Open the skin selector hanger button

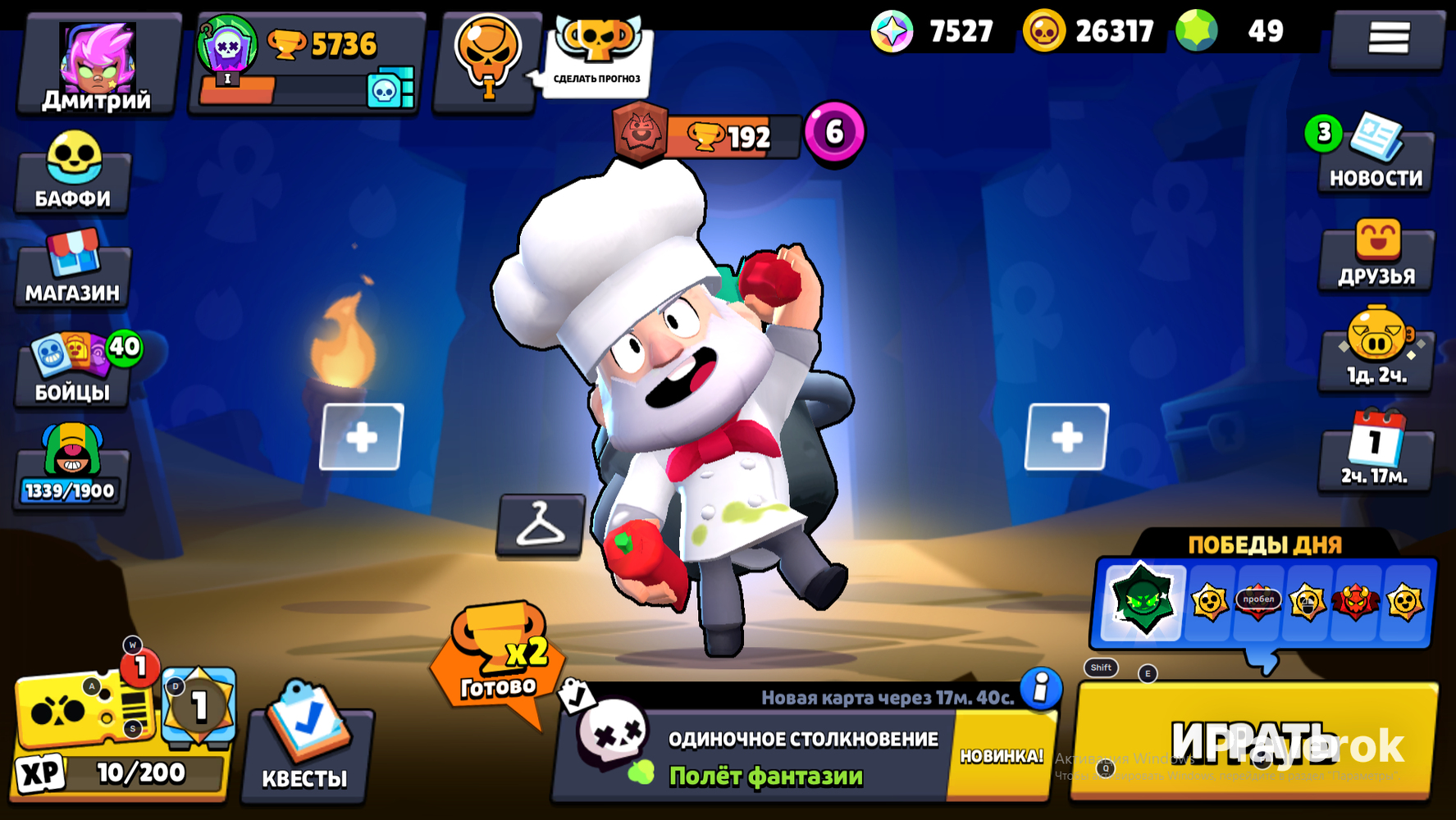(x=541, y=525)
